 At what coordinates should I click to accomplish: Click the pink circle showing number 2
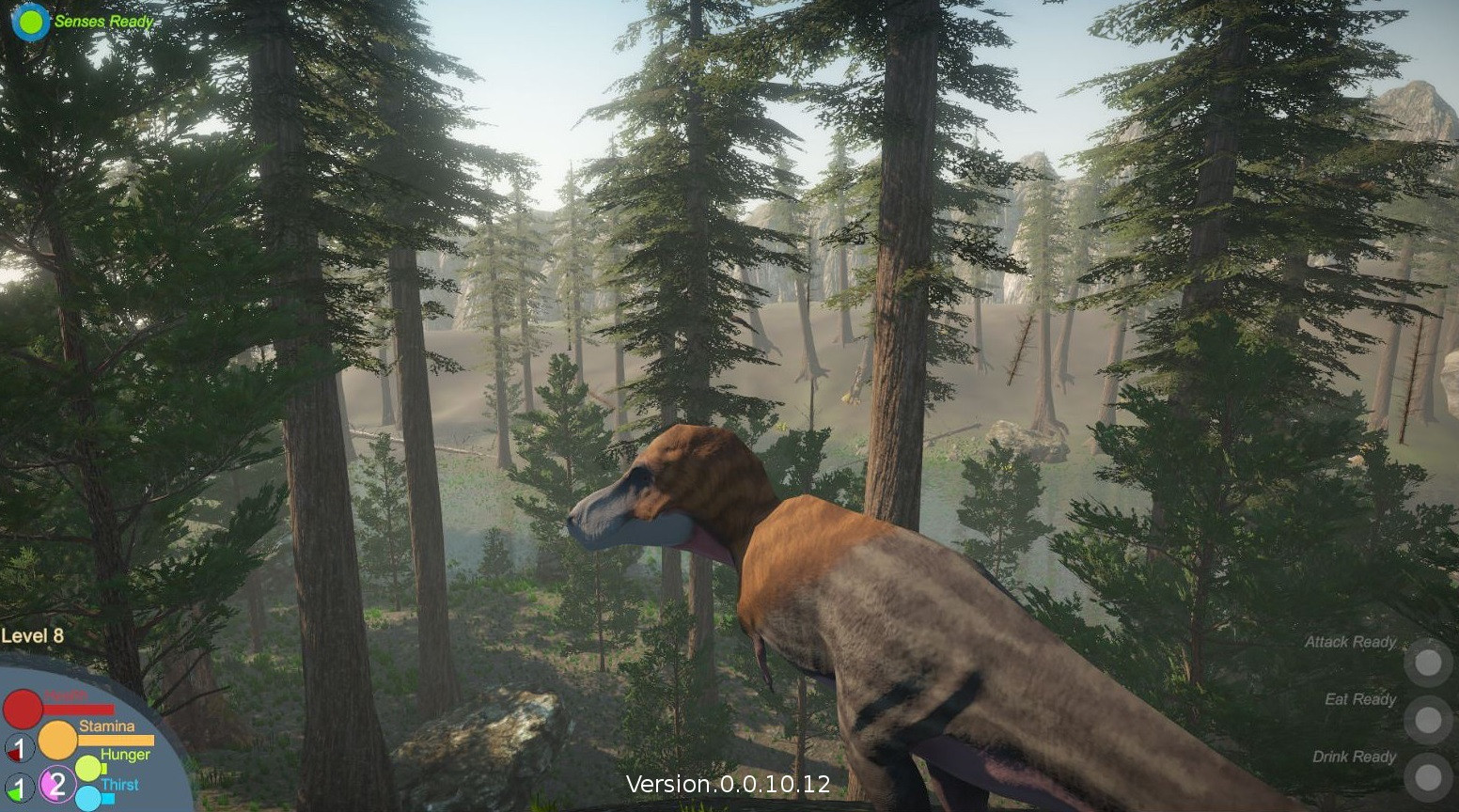[56, 783]
